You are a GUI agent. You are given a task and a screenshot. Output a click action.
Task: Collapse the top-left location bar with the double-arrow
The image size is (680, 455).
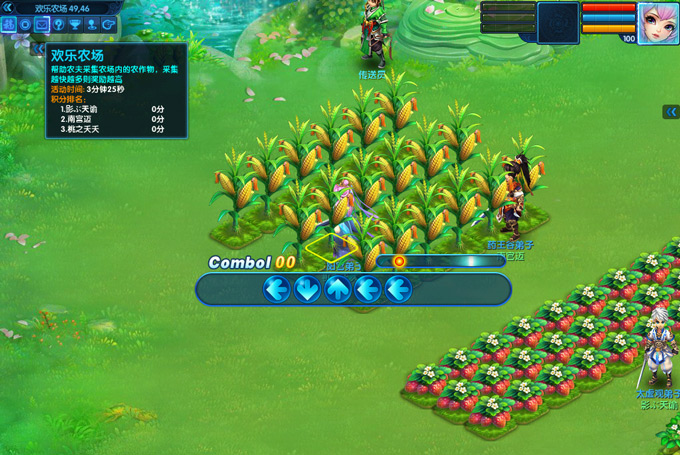[7, 7]
